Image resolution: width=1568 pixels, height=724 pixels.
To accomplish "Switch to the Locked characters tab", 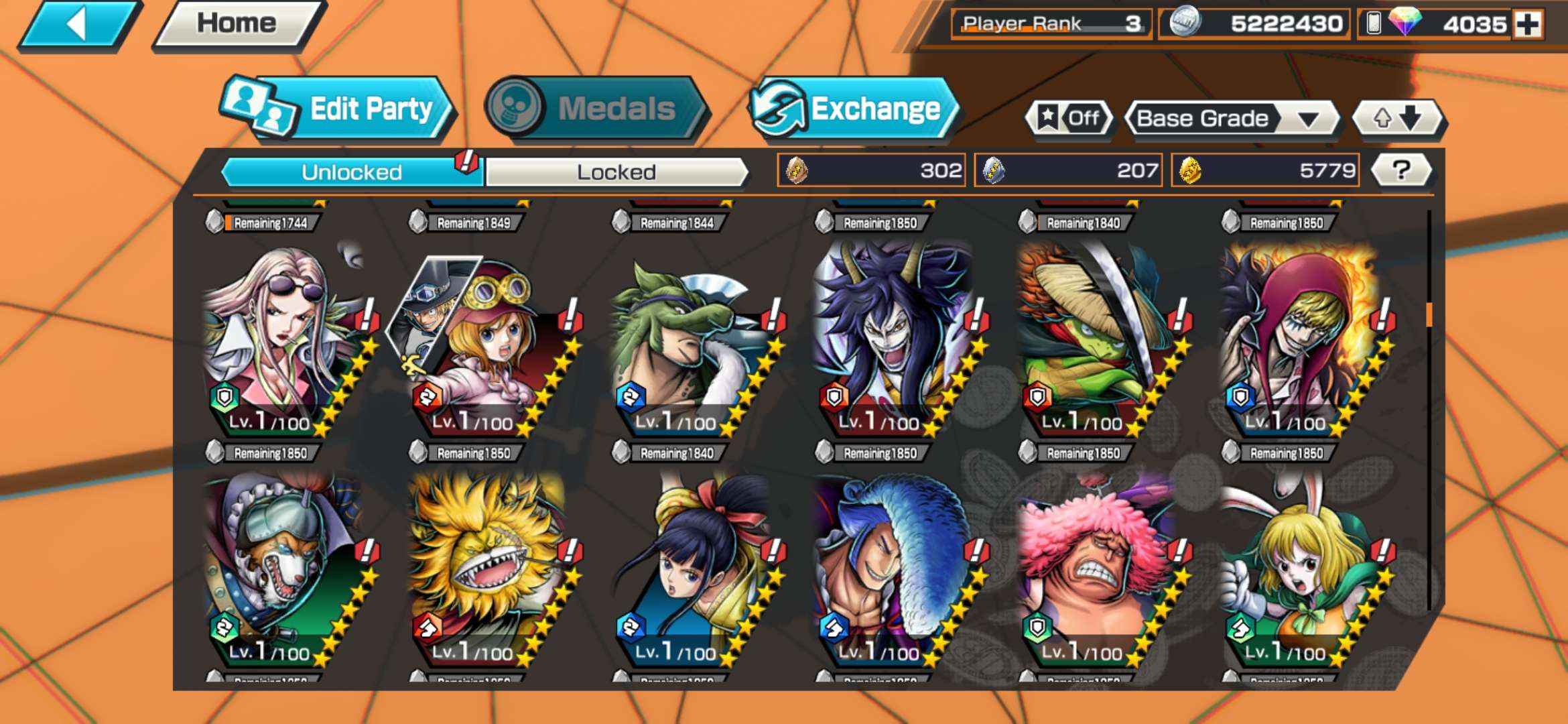I will (616, 172).
